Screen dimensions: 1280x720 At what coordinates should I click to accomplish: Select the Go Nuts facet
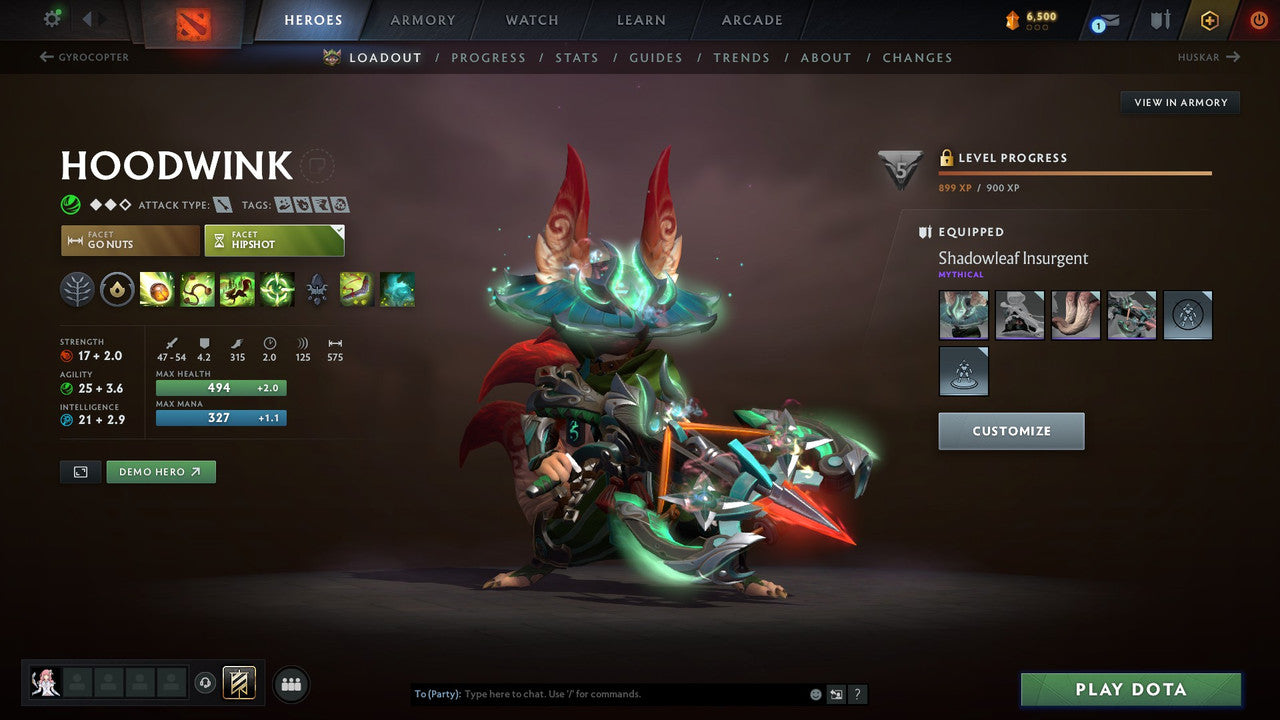coord(129,240)
